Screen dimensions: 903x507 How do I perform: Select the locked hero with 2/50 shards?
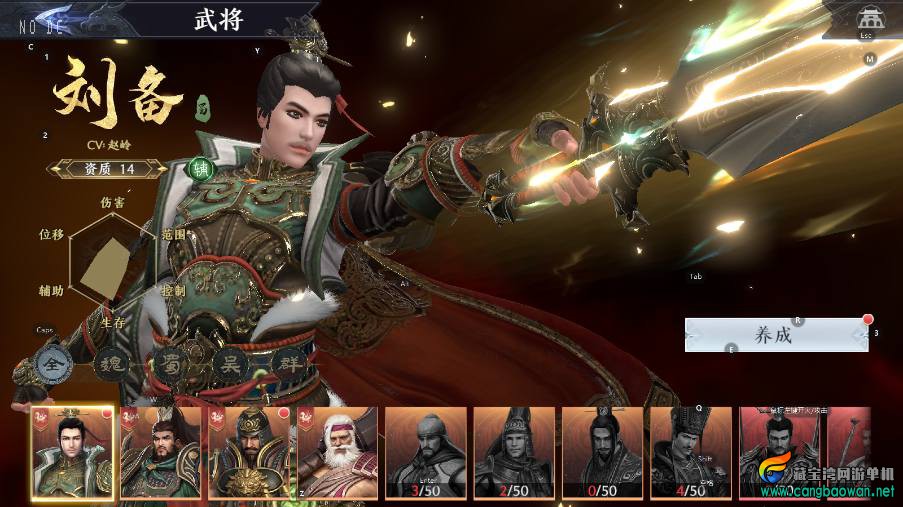point(514,452)
